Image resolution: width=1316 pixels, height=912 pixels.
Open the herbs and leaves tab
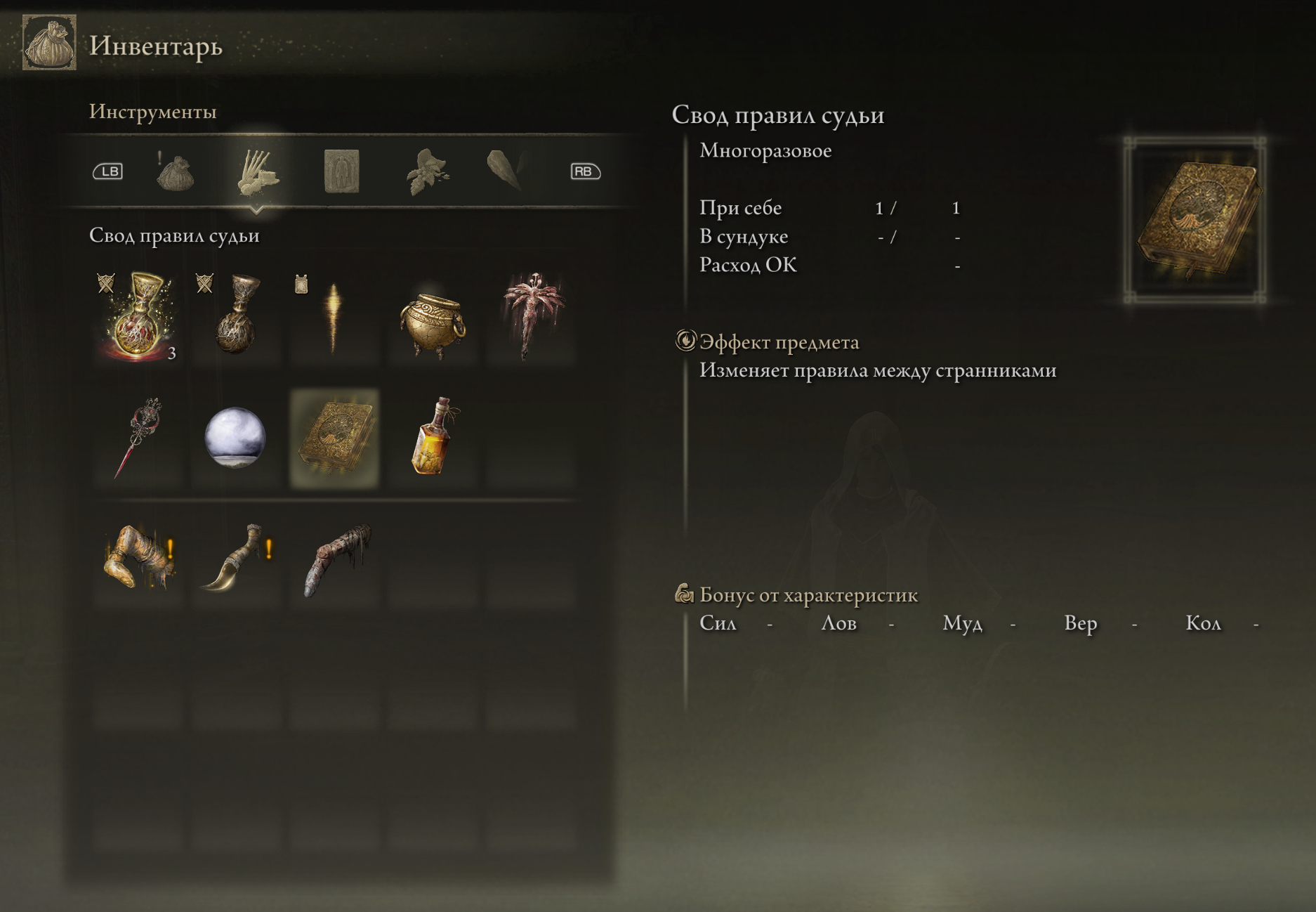tap(426, 171)
